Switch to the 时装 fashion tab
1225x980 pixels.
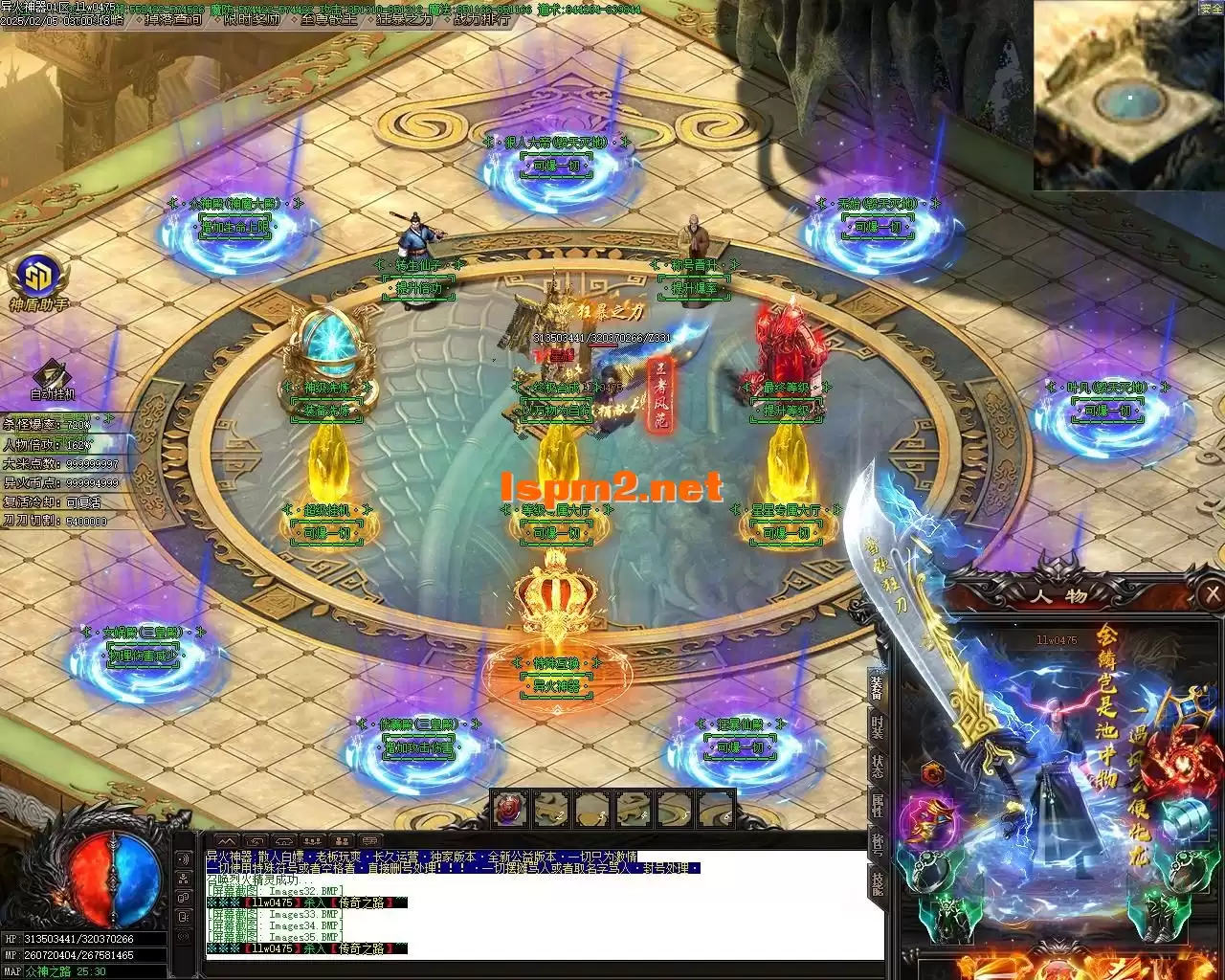tap(877, 724)
